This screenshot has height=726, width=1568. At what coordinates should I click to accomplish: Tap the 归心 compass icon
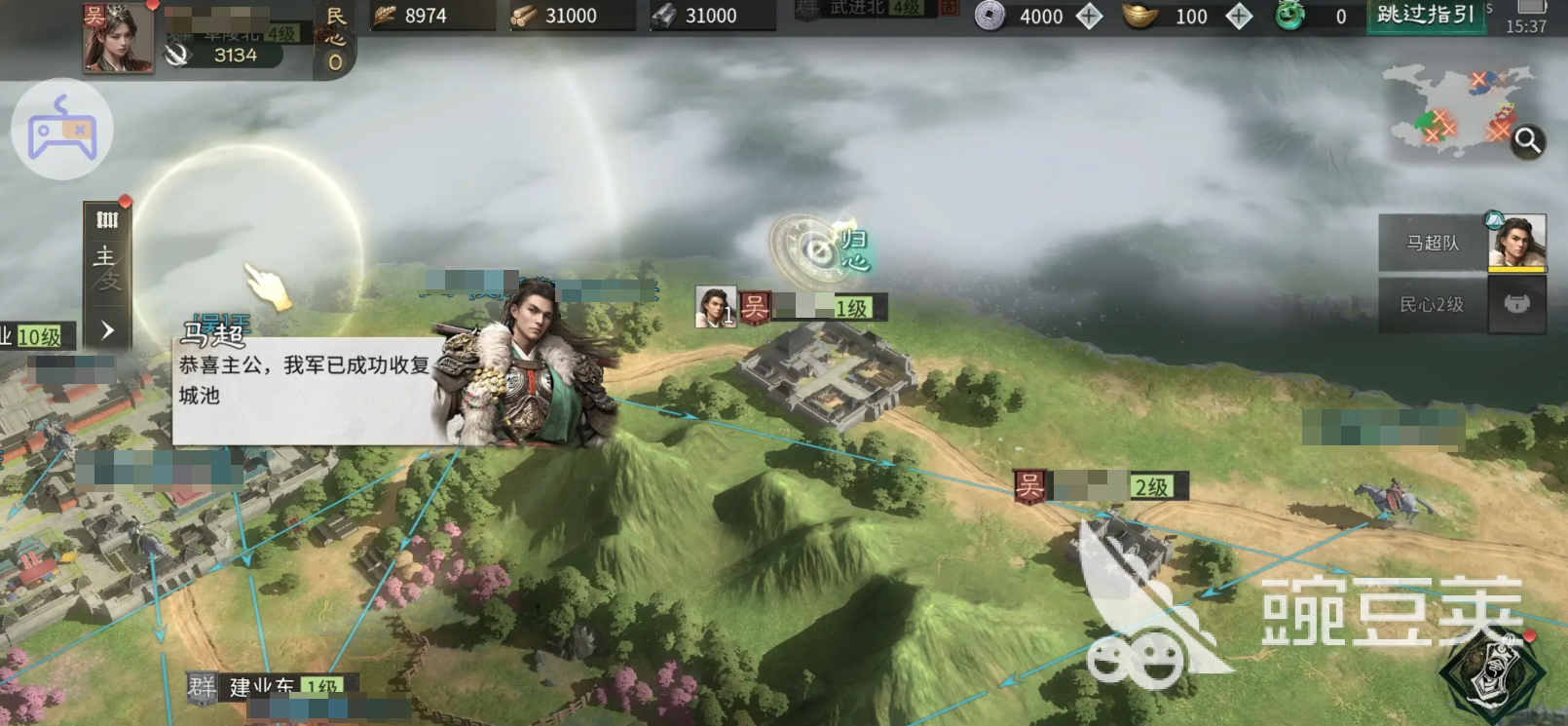click(x=818, y=251)
